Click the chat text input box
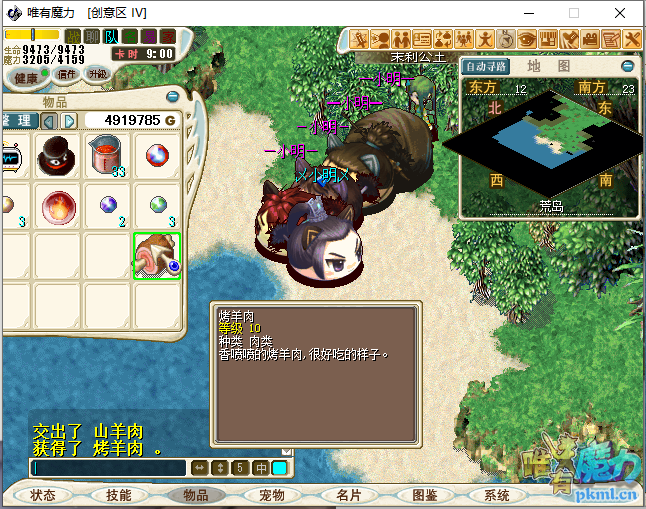646x509 pixels. click(x=108, y=467)
